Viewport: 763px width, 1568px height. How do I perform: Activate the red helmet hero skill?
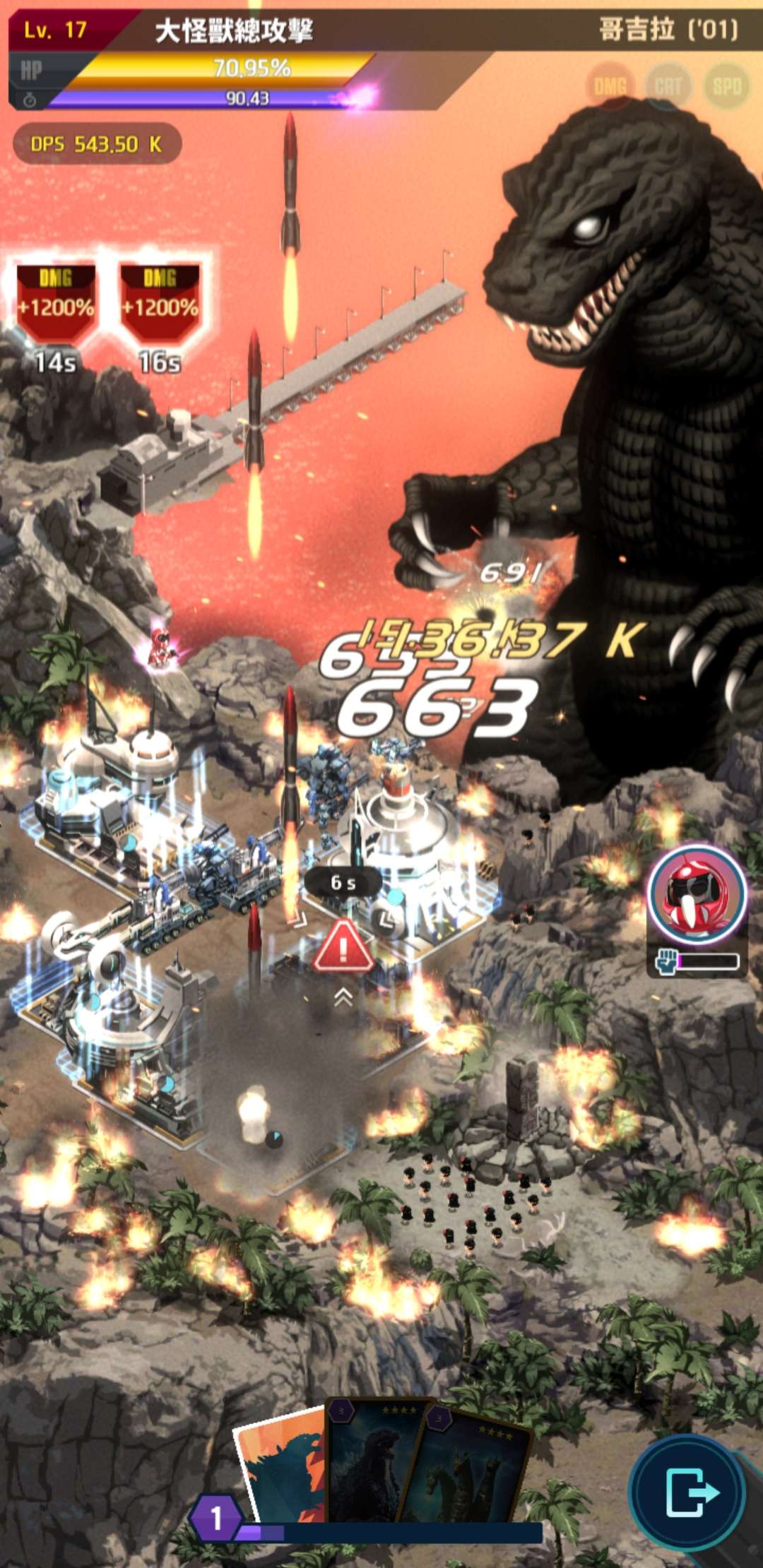697,894
